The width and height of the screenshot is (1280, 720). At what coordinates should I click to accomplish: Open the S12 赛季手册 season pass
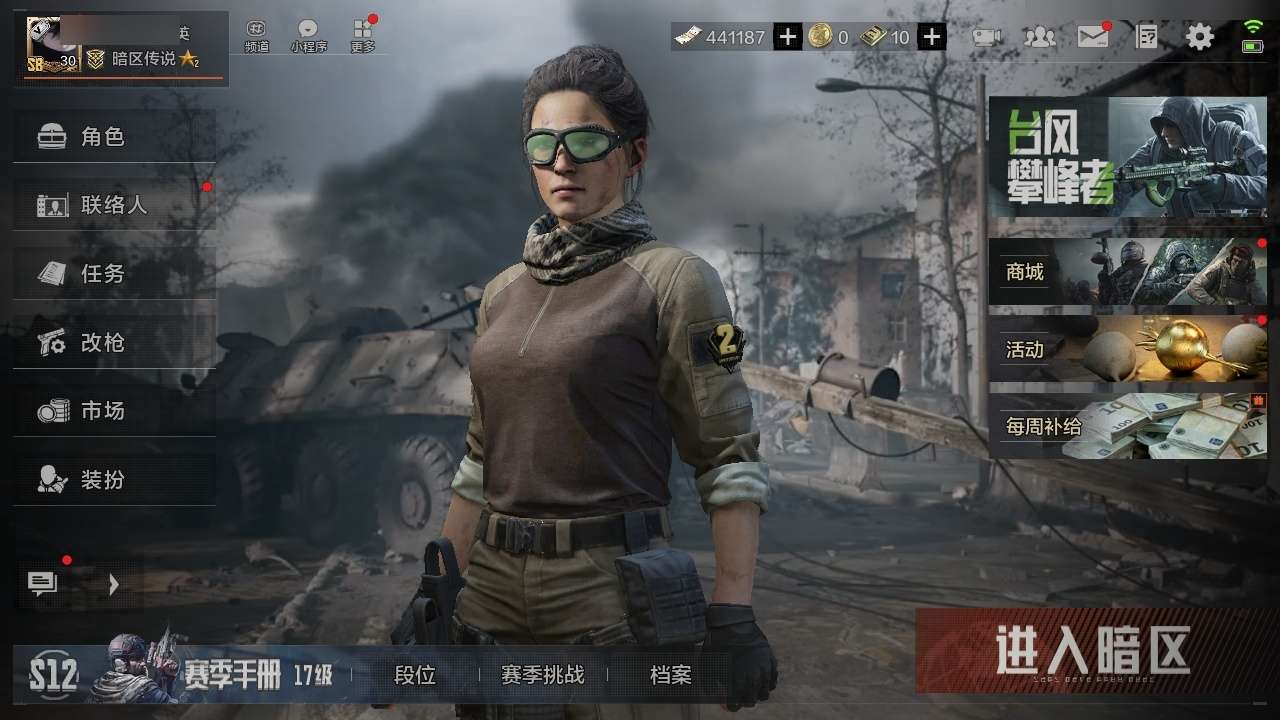click(x=180, y=674)
